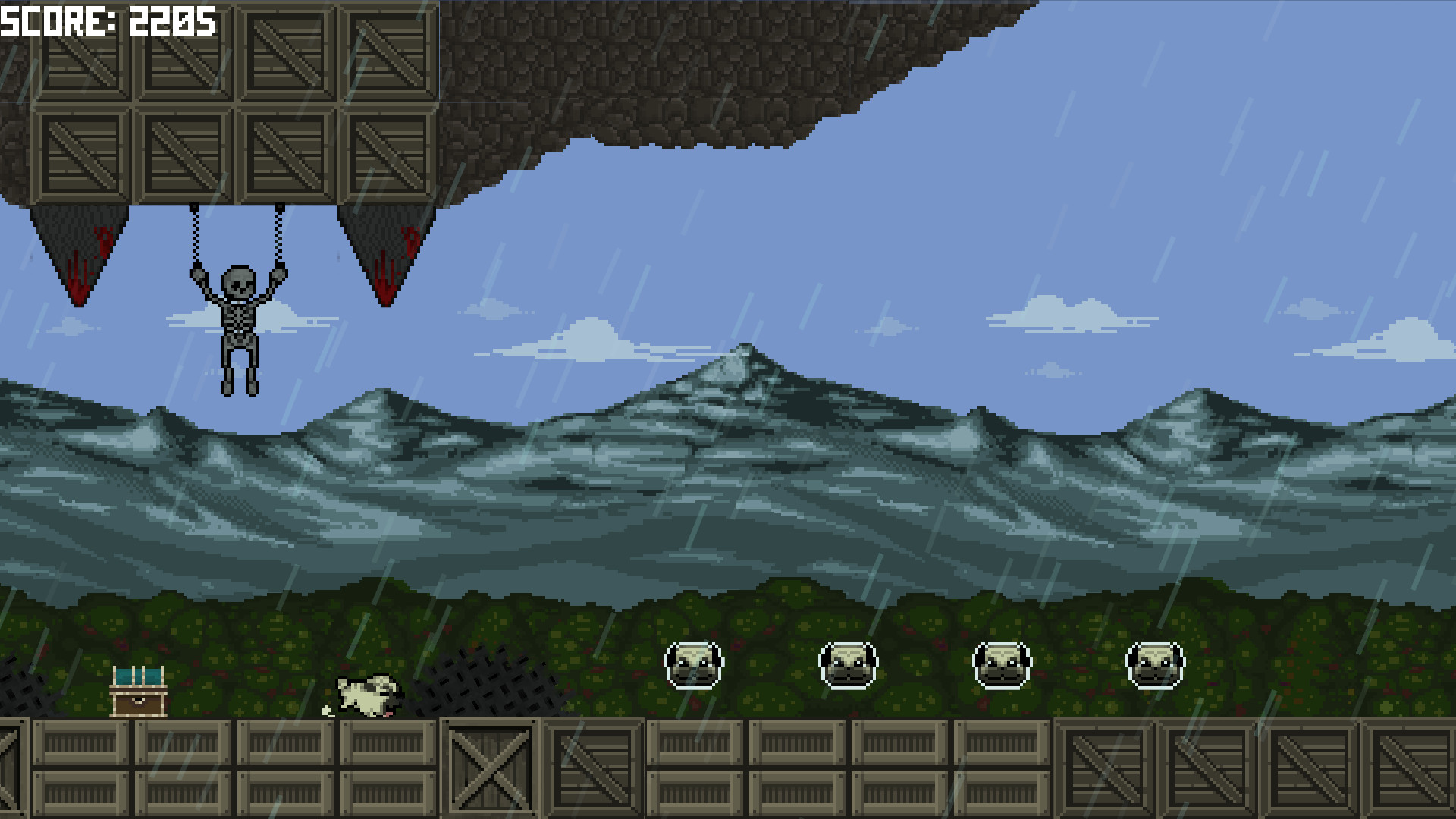Click the spiky hedgehog shape at screen's left edge
This screenshot has height=819, width=1456.
point(19,686)
